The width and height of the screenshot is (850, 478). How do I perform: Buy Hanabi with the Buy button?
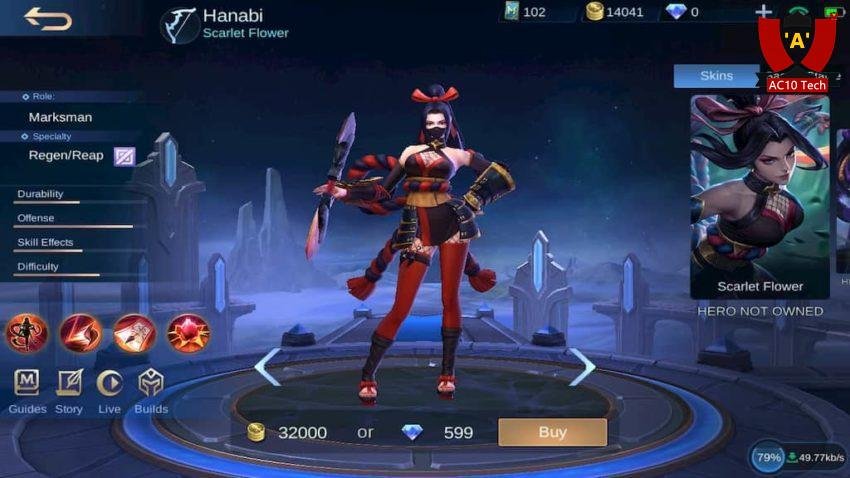[x=552, y=432]
